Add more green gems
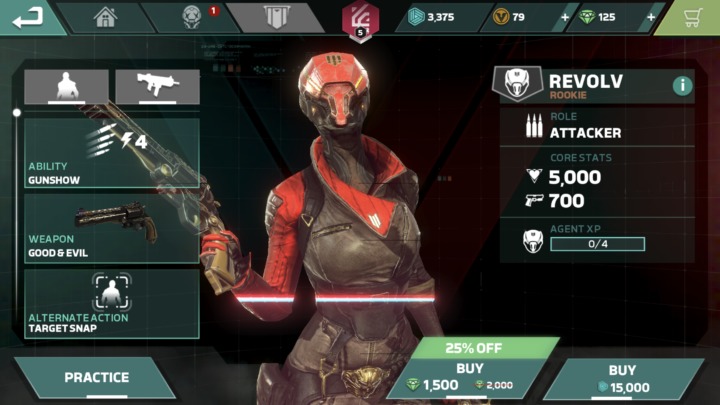This screenshot has width=720, height=405. (652, 17)
